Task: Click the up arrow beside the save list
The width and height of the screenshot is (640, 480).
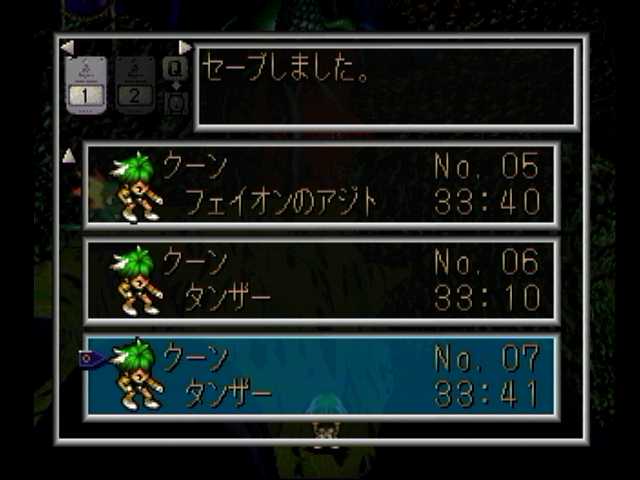Action: (x=69, y=156)
